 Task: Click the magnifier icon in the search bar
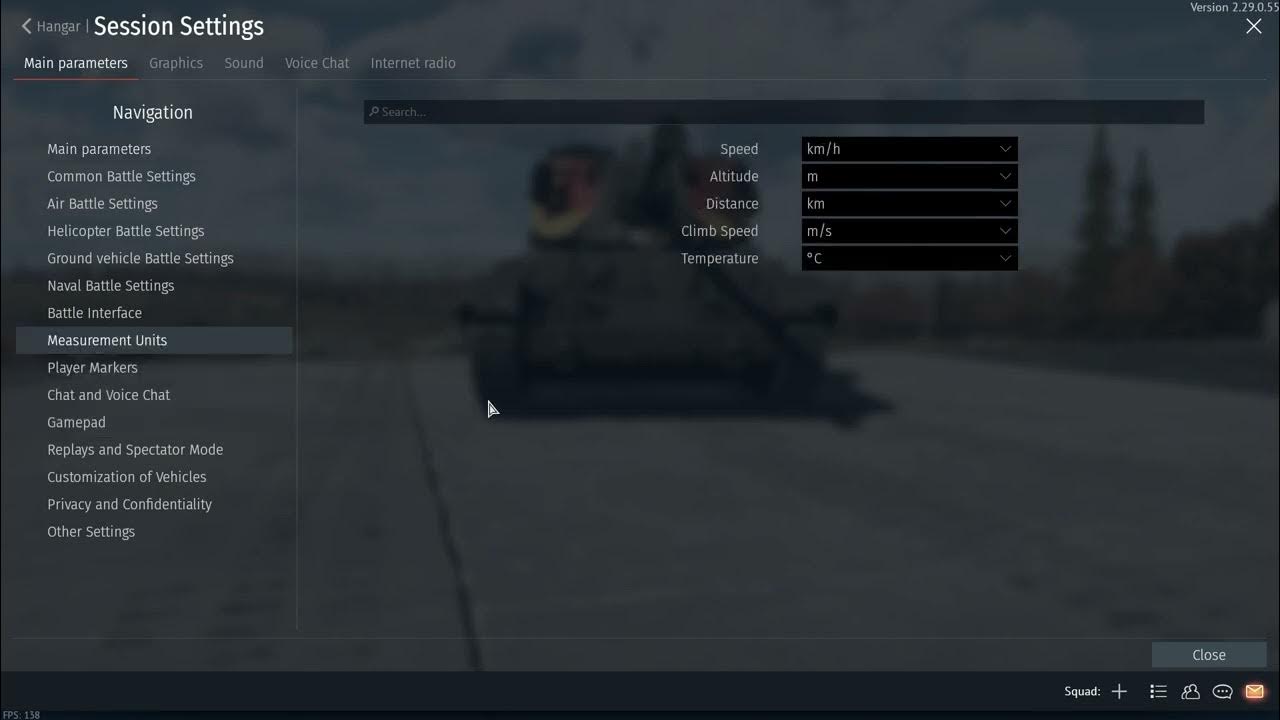373,111
